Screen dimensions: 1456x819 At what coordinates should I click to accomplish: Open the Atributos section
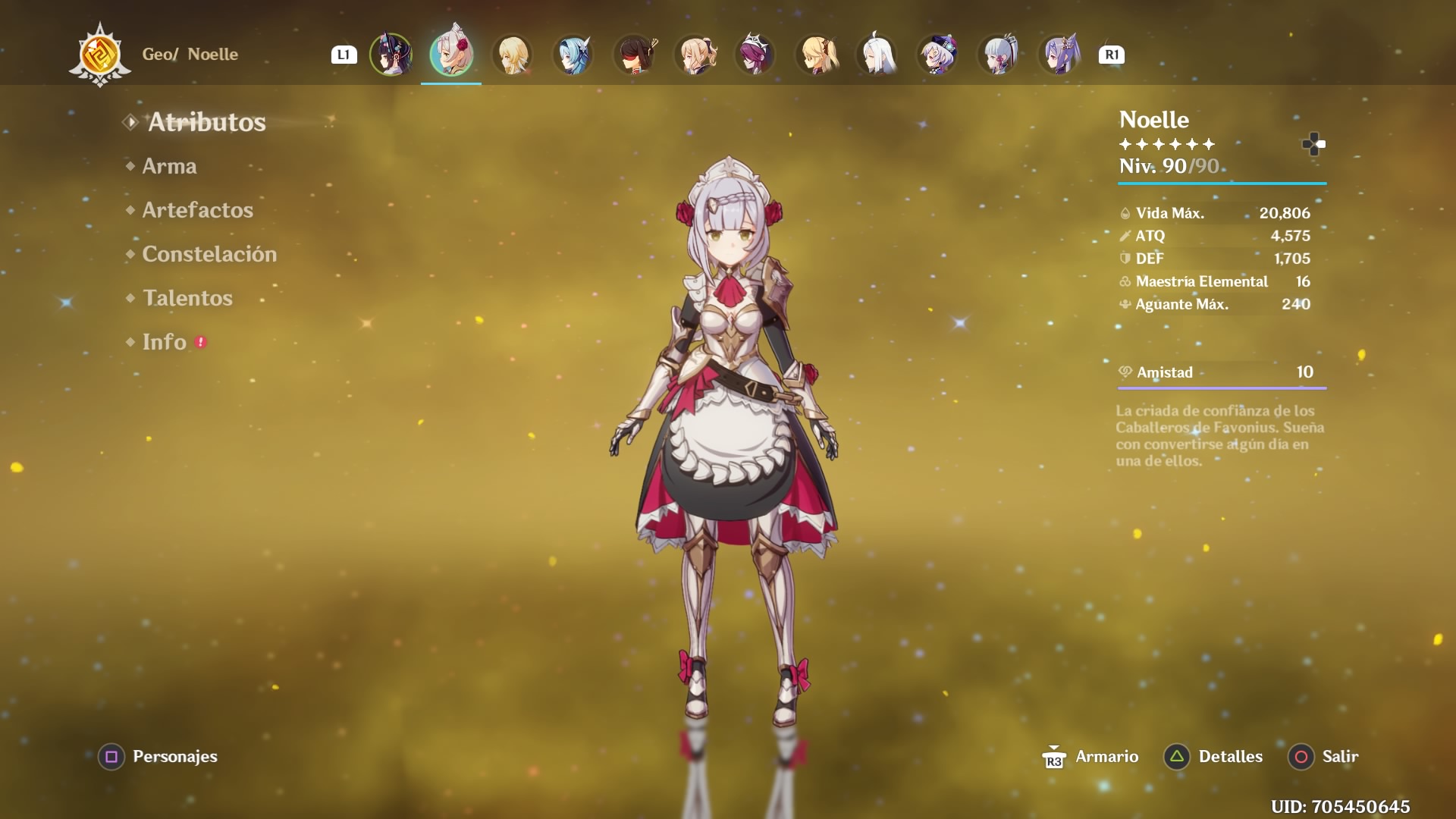click(x=206, y=122)
